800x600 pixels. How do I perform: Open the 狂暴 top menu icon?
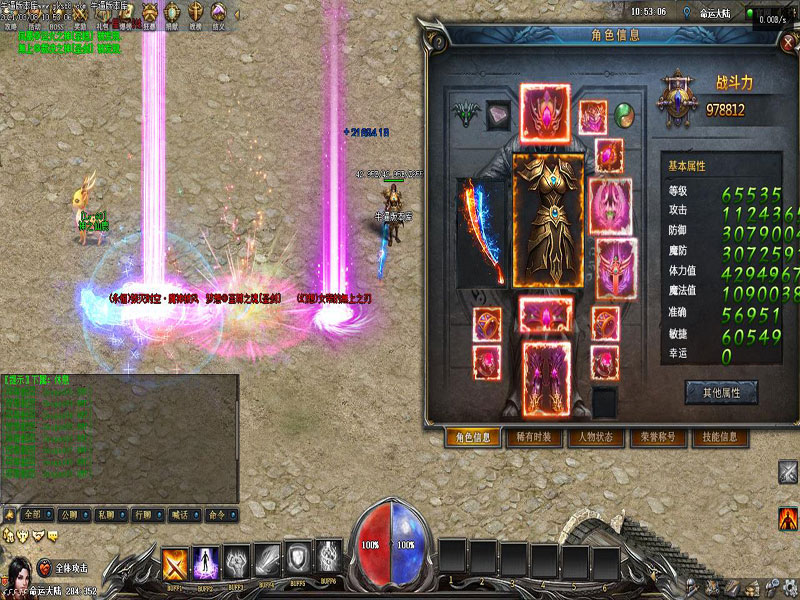click(x=150, y=14)
